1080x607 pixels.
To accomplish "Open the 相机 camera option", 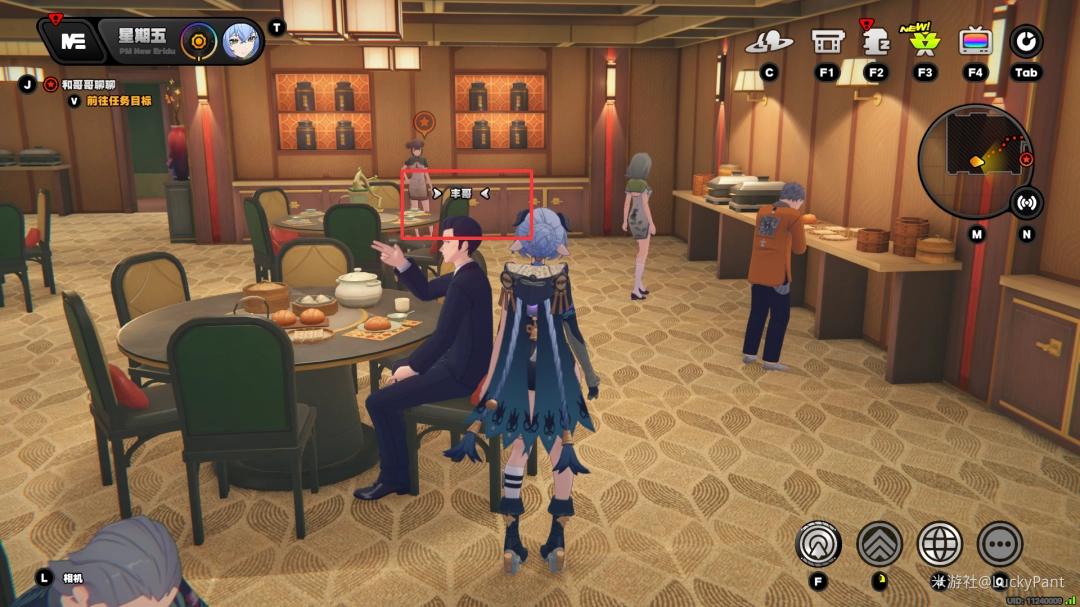I will (x=72, y=577).
